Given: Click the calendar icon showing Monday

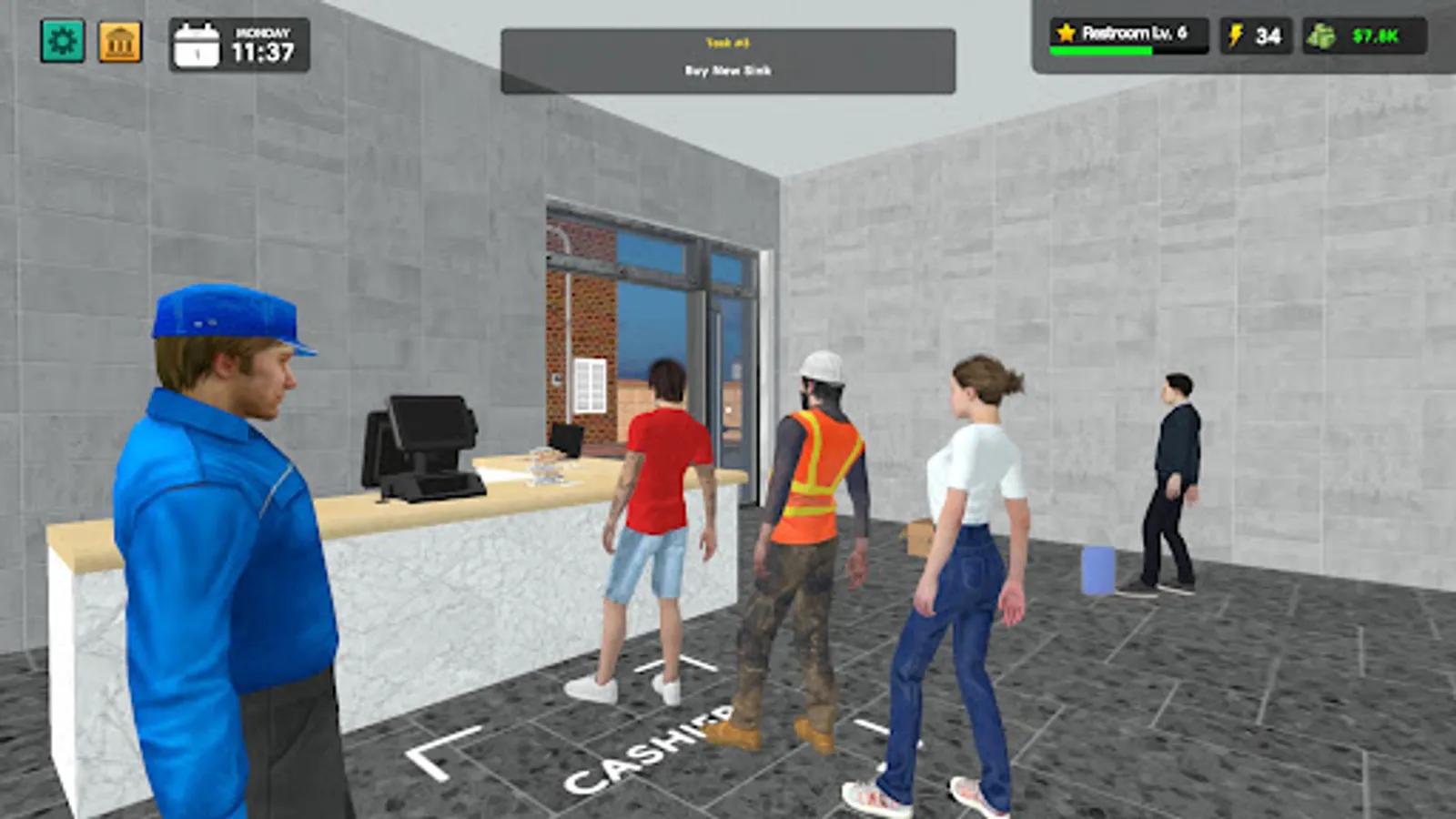Looking at the screenshot, I should pos(197,44).
